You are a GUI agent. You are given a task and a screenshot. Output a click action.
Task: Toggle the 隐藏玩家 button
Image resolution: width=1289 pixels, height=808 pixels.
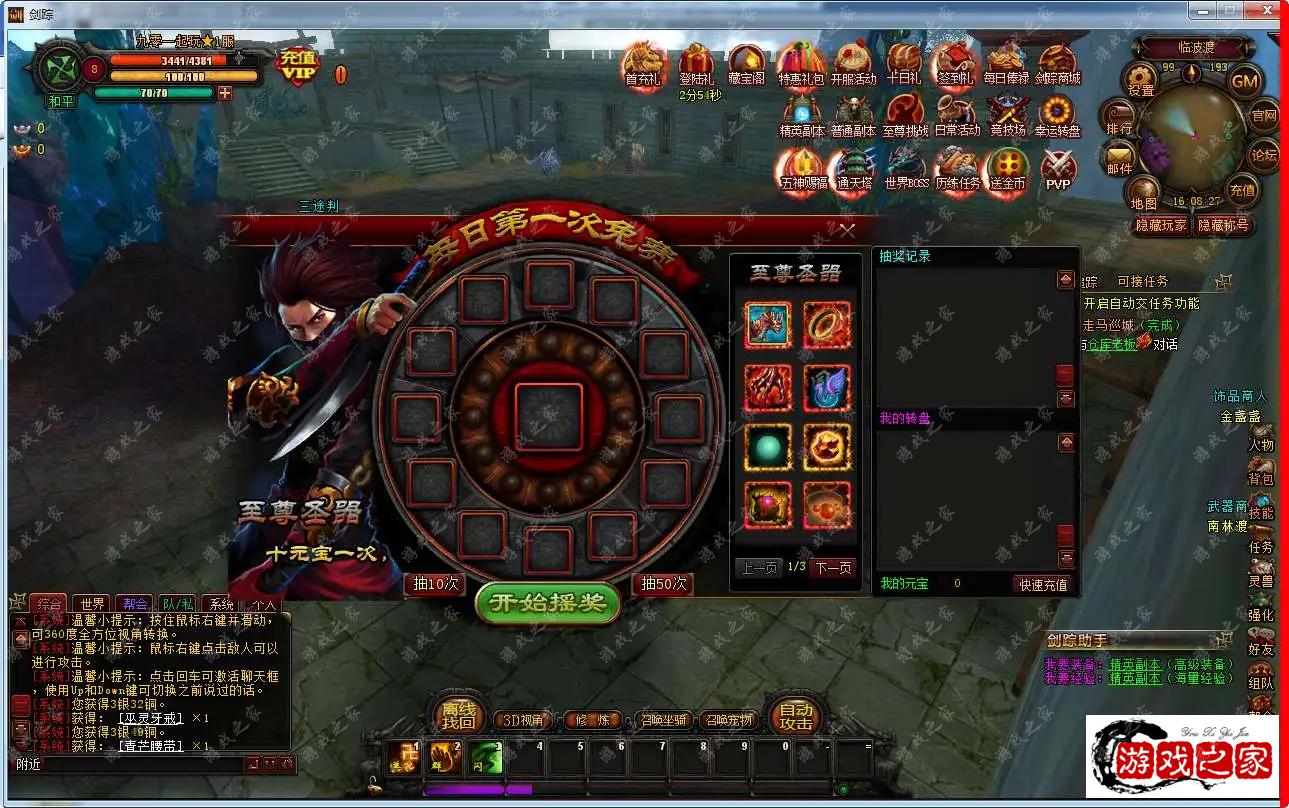tap(1161, 225)
